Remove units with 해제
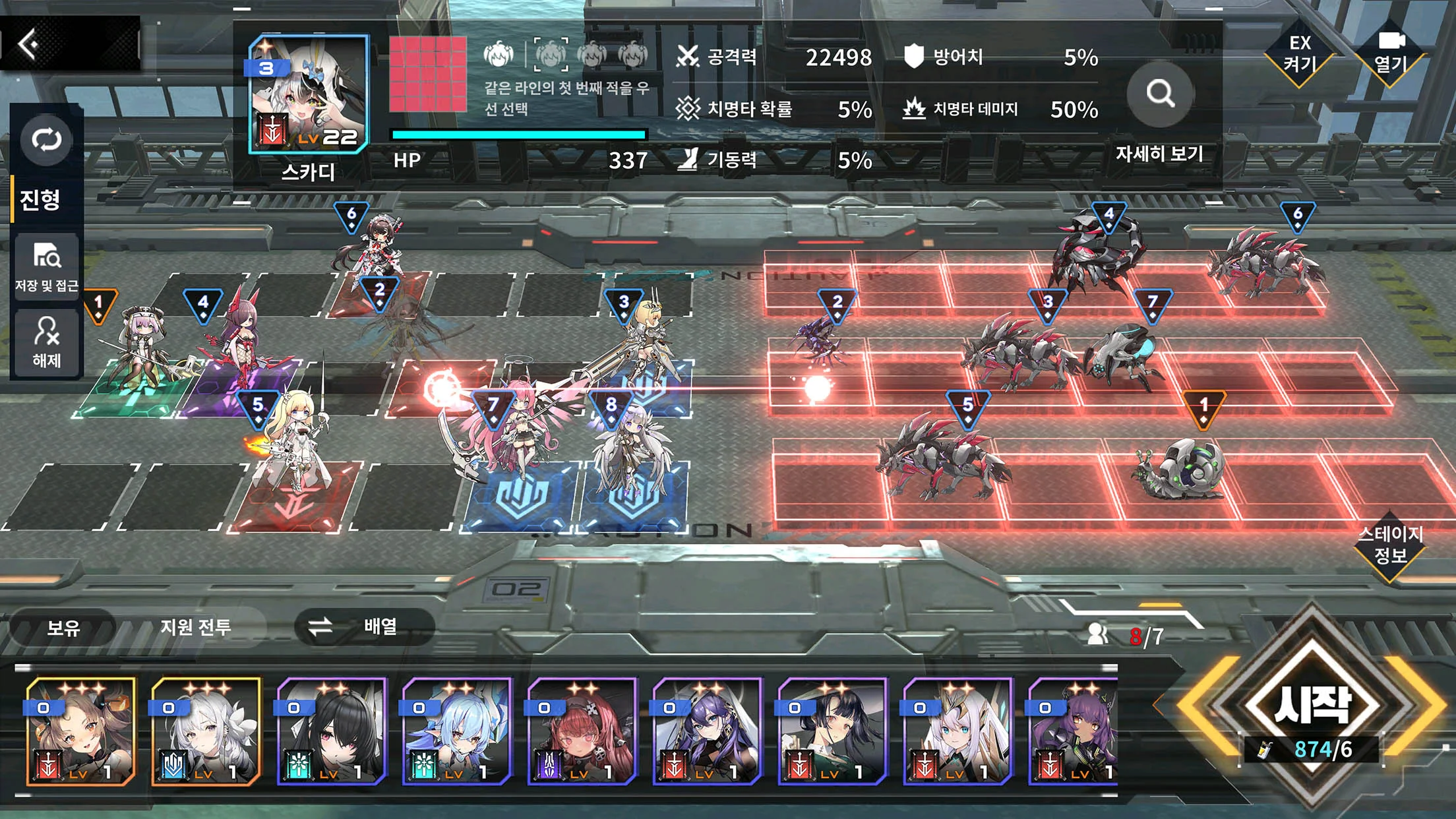Viewport: 1456px width, 819px height. 46,342
